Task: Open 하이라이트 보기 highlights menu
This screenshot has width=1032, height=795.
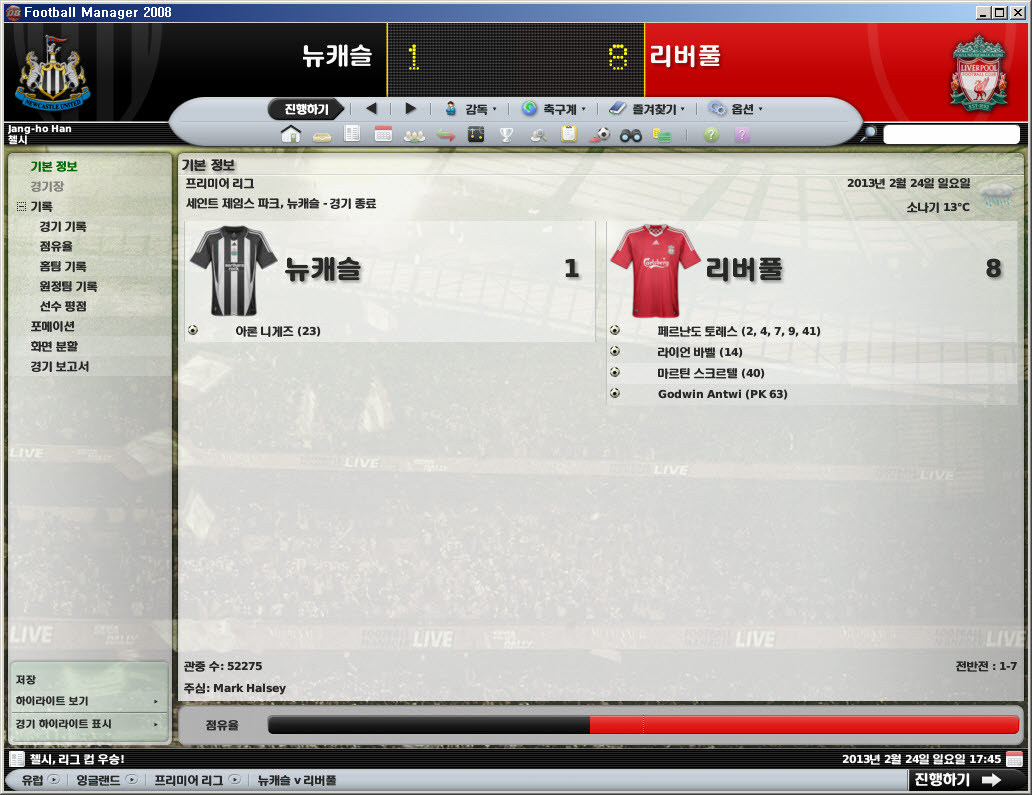Action: (x=52, y=701)
